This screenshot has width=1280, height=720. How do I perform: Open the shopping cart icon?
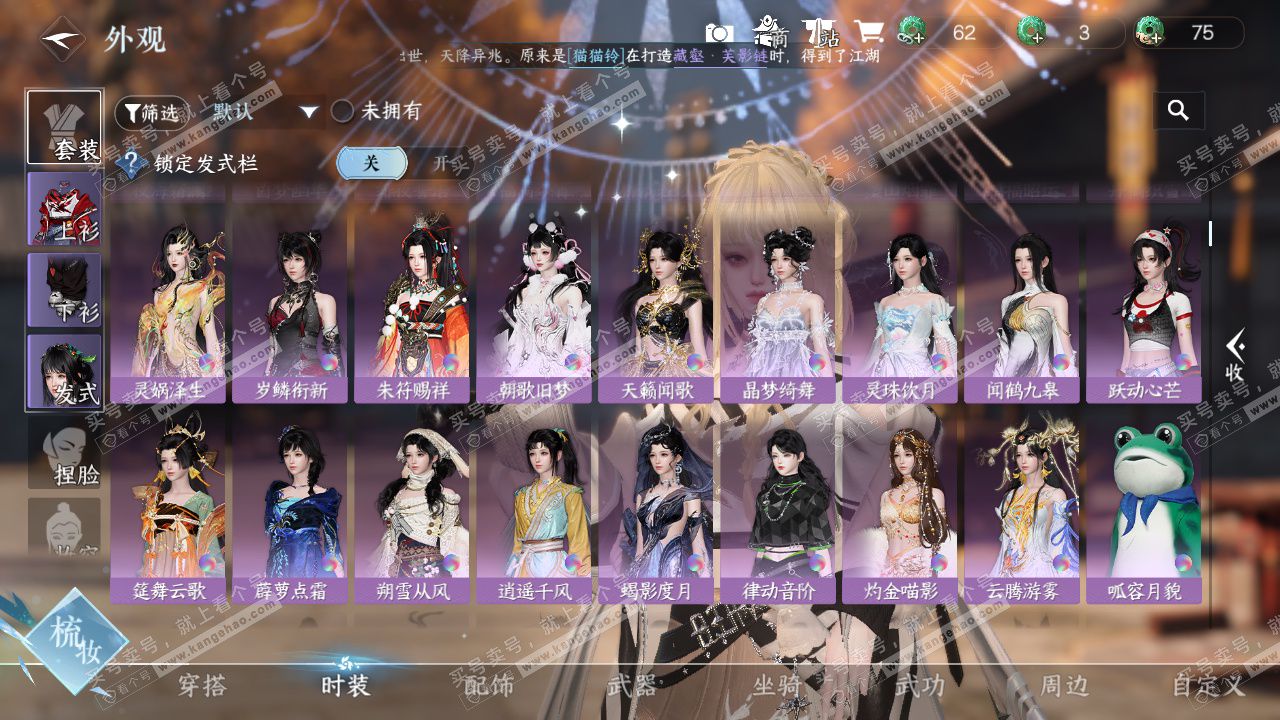coord(868,33)
